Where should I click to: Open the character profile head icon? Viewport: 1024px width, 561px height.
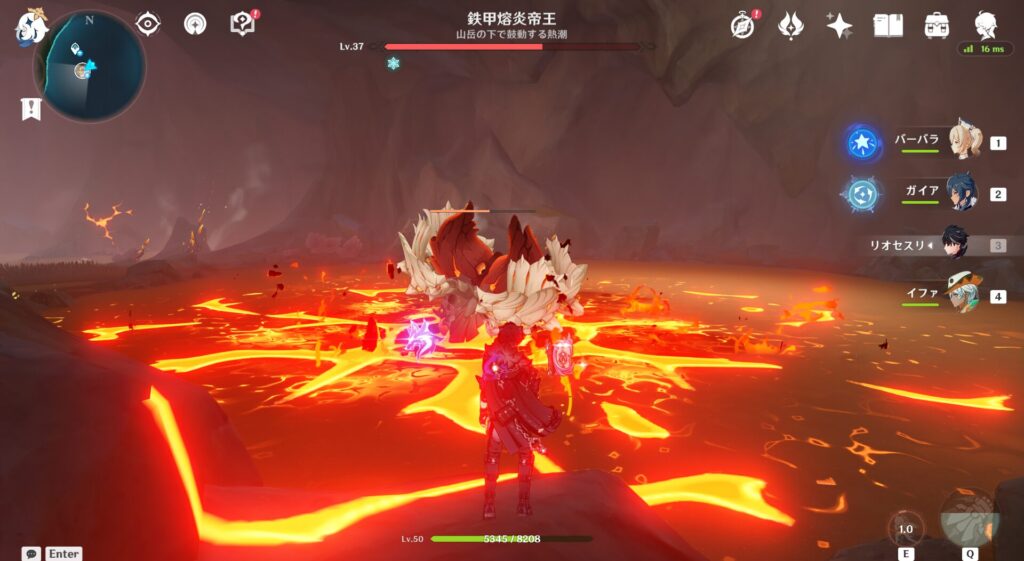986,25
